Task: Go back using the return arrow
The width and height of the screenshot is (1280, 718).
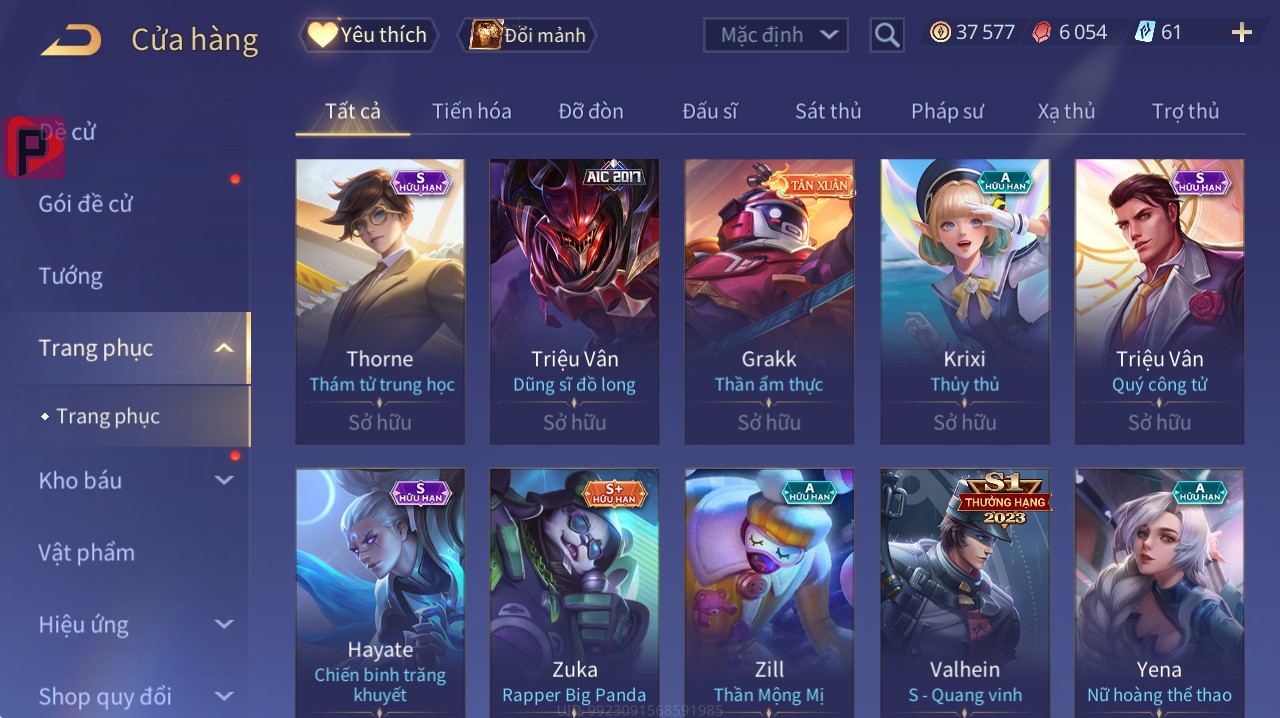Action: coord(71,40)
